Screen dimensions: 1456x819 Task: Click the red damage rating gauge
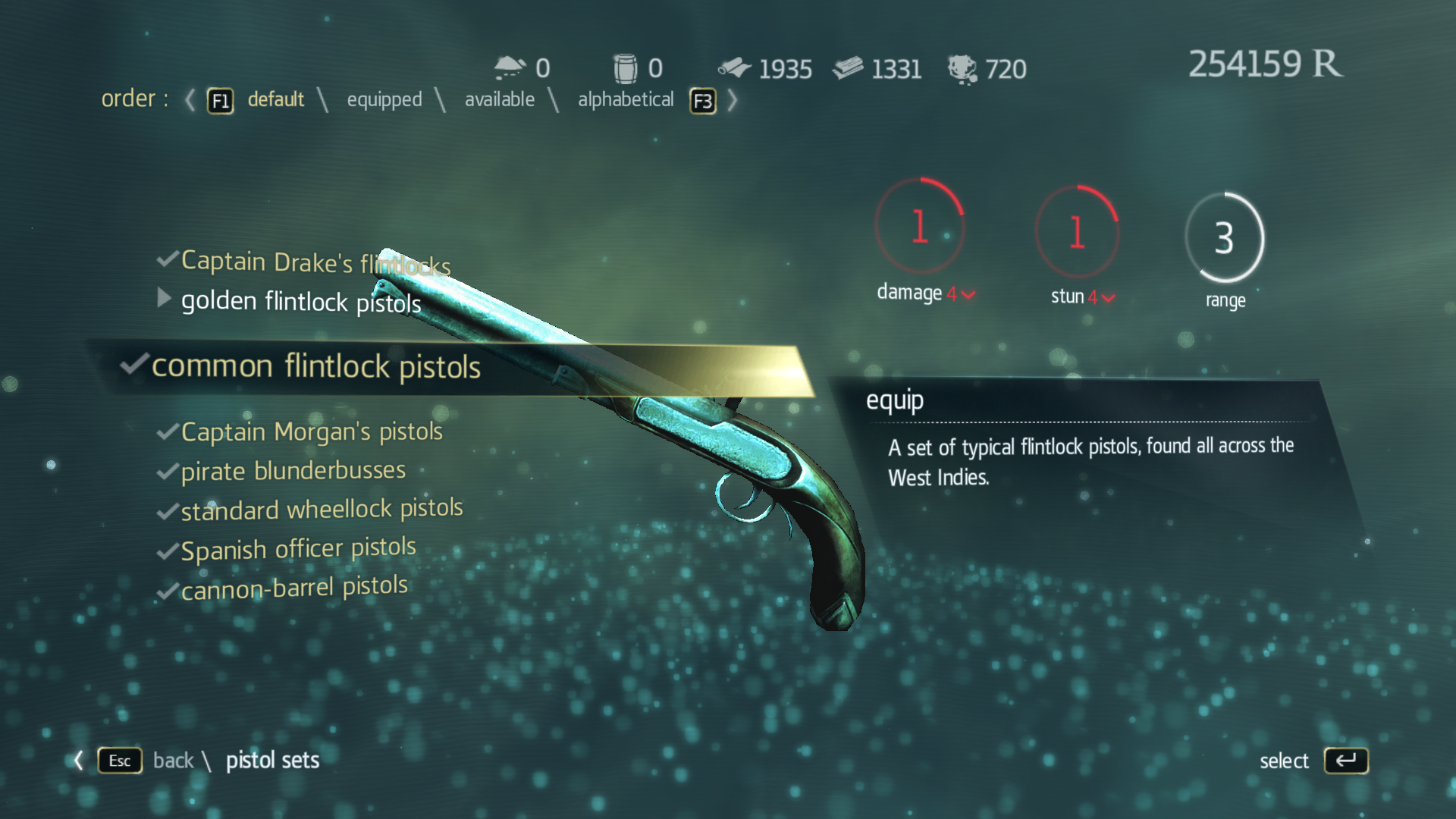[921, 226]
